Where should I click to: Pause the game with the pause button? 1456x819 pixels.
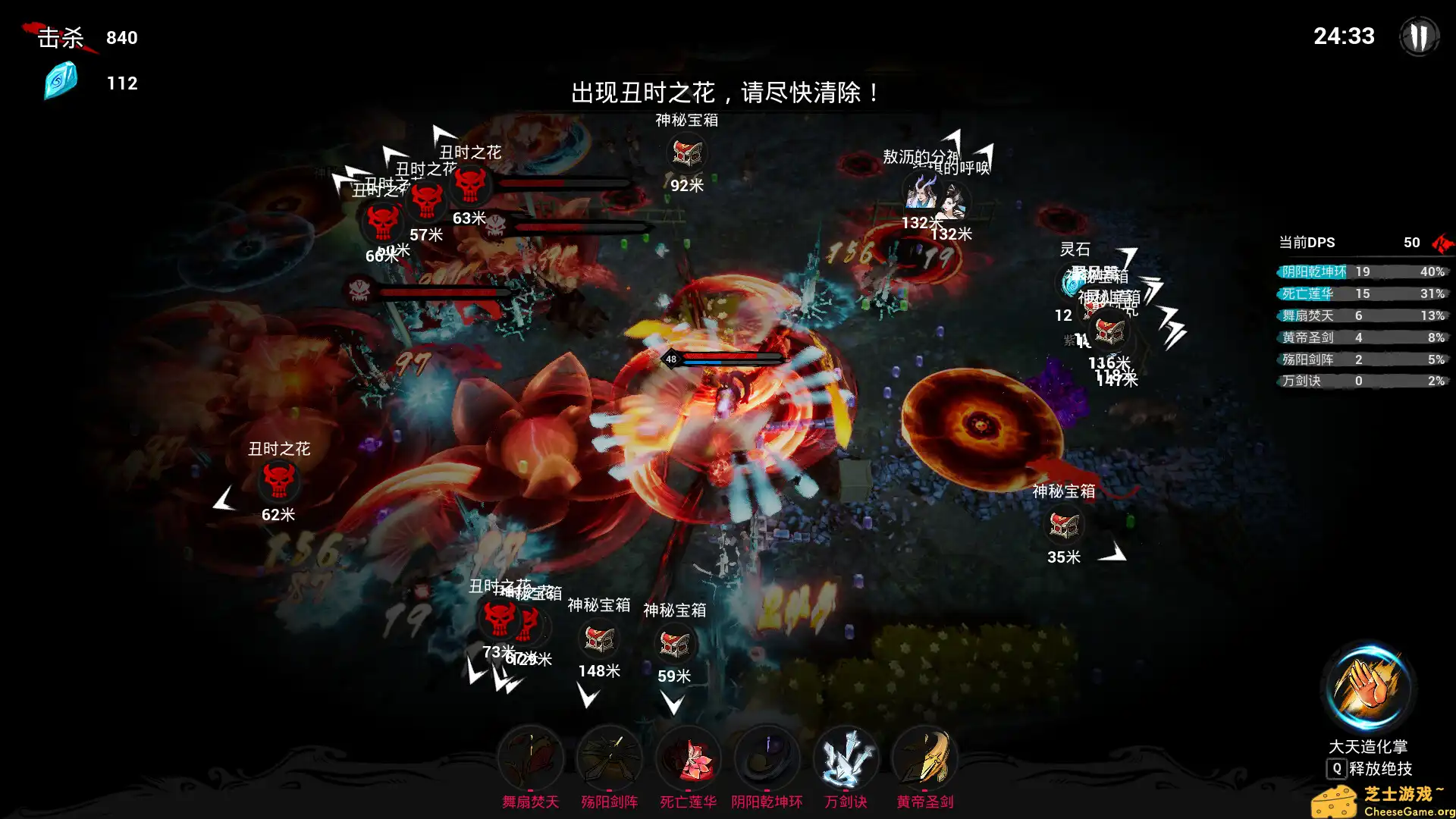1419,36
